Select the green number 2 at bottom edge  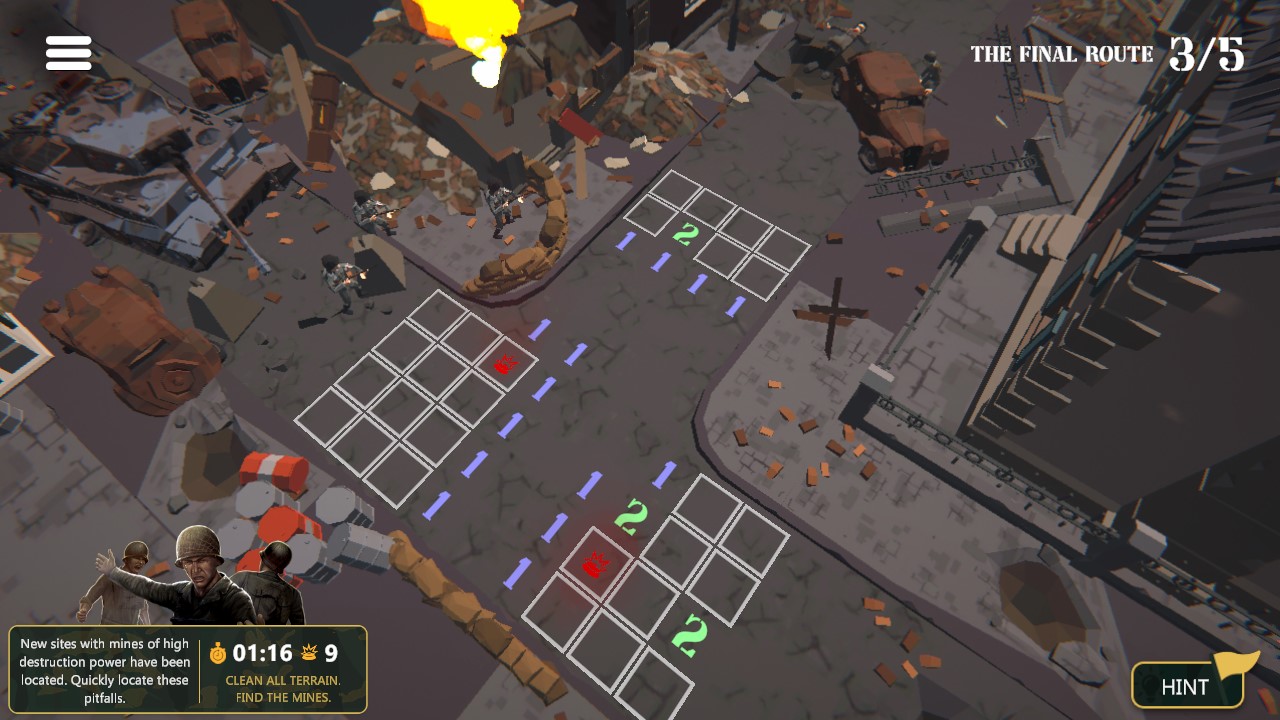pos(690,633)
